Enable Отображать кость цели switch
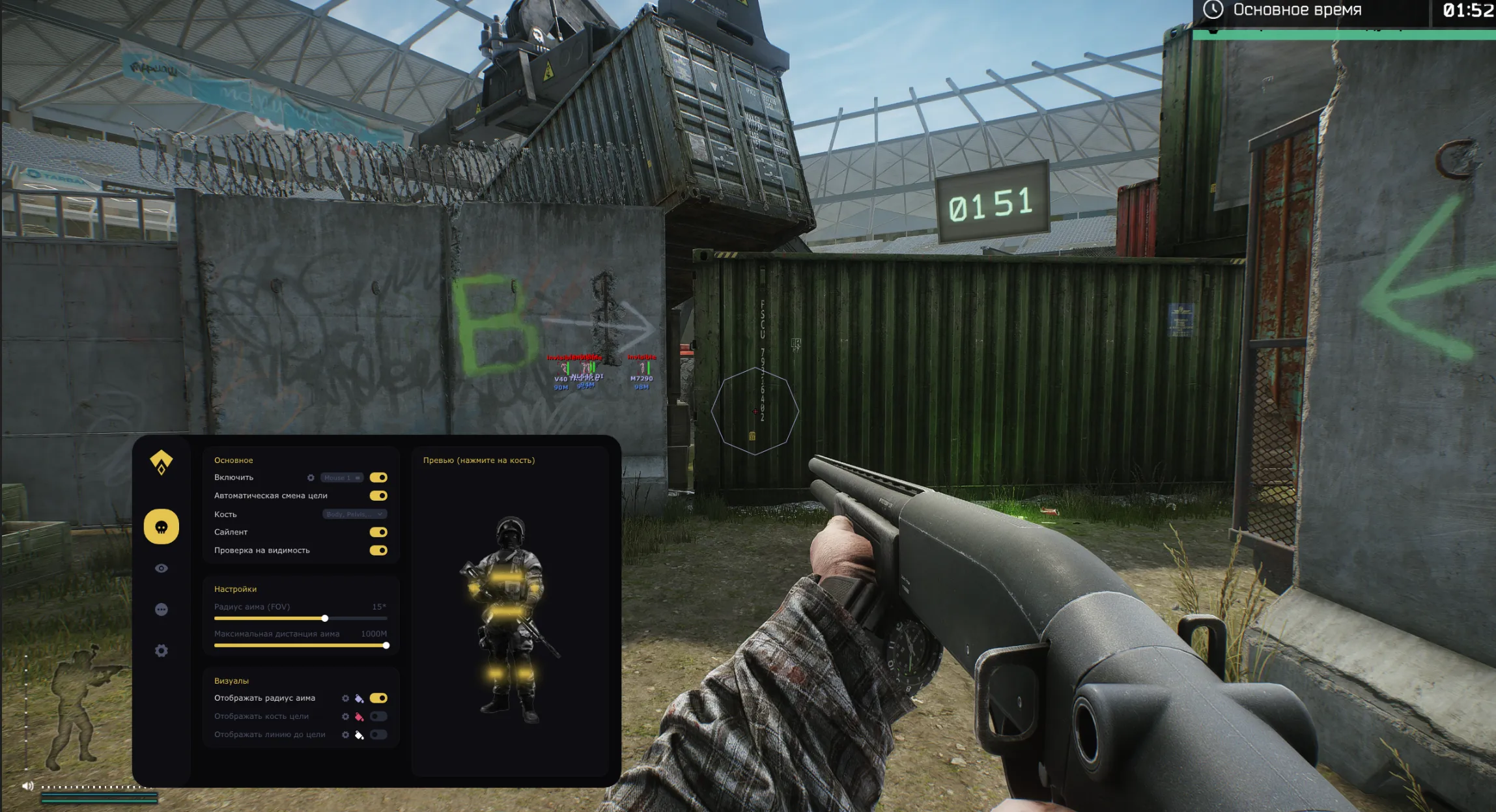This screenshot has width=1496, height=812. 378,716
